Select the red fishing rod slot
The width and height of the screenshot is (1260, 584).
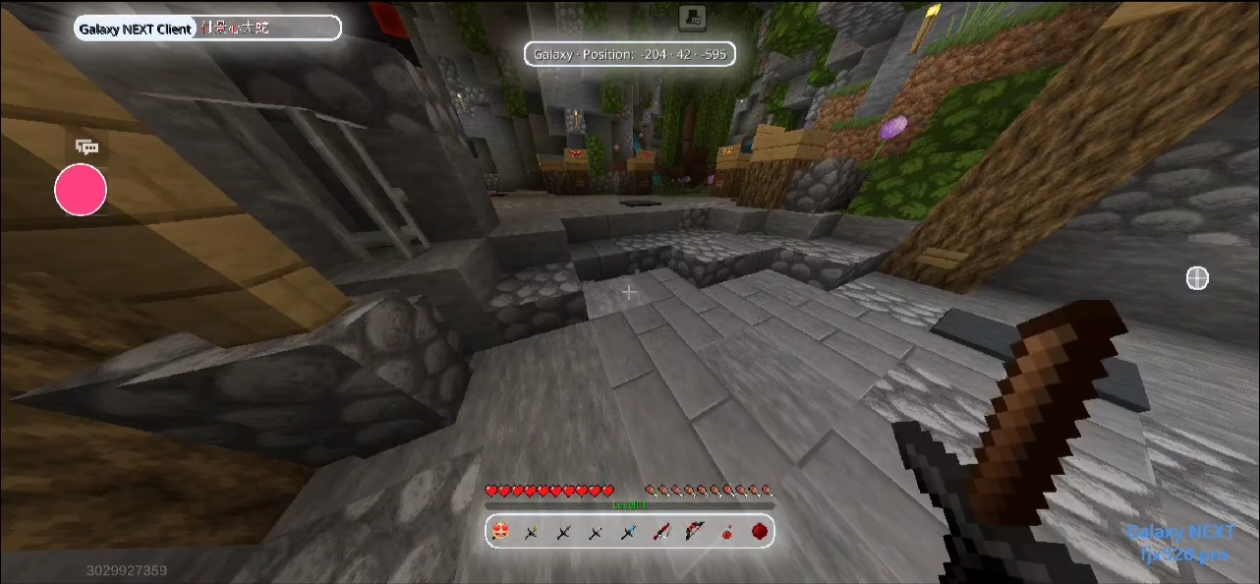661,532
